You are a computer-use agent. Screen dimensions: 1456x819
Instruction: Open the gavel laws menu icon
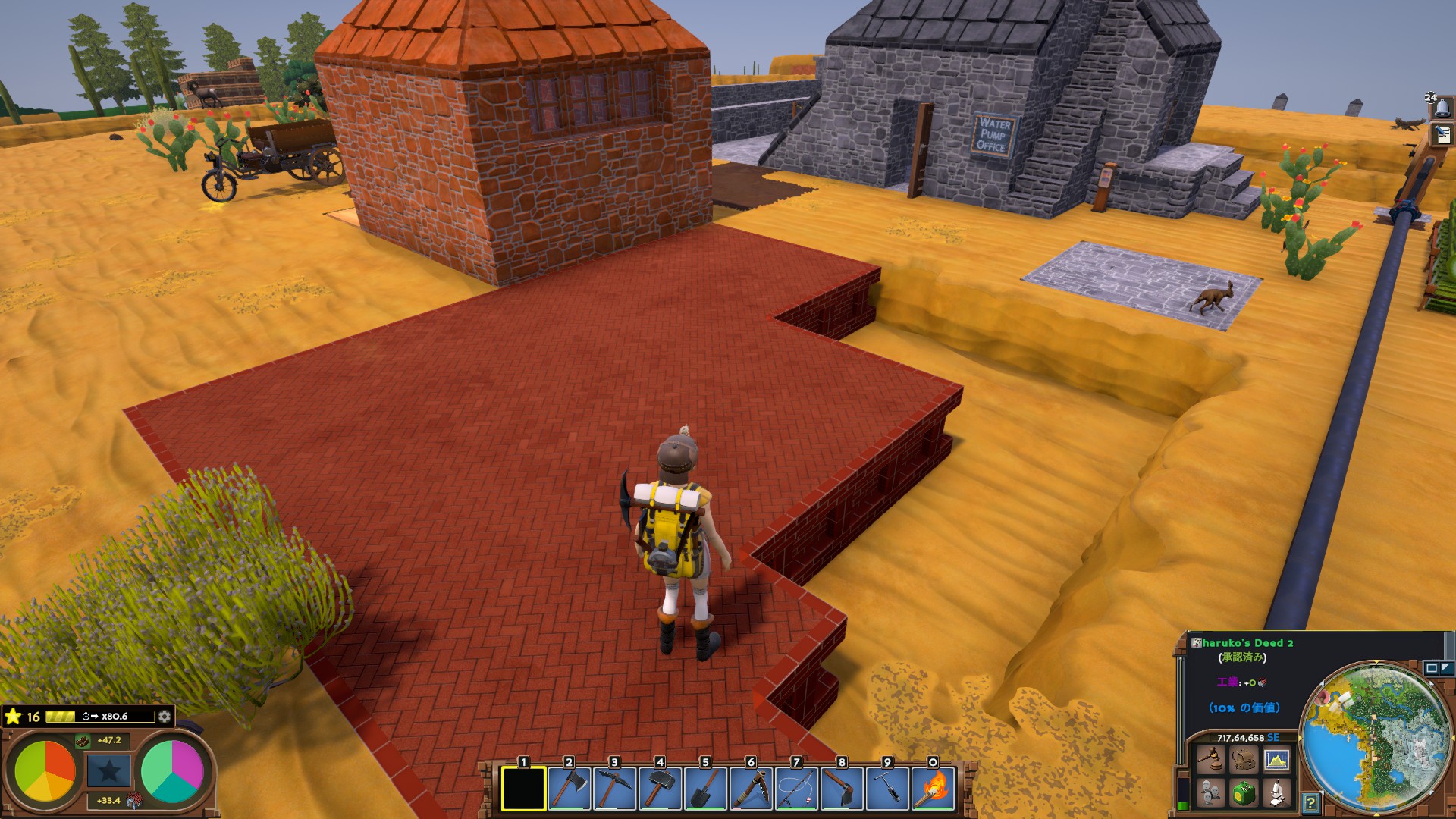click(1210, 759)
